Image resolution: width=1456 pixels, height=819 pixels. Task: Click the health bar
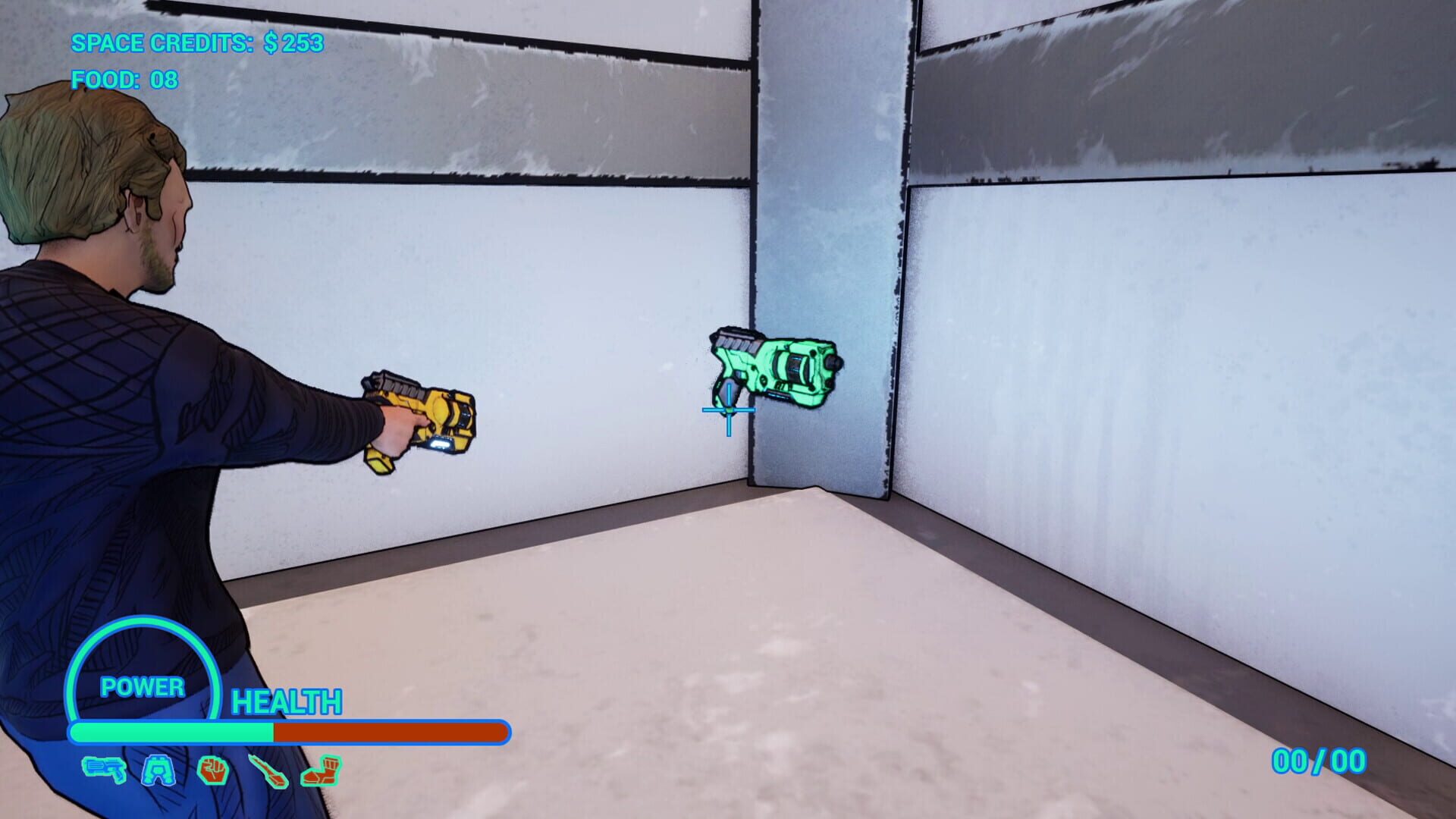tap(288, 733)
